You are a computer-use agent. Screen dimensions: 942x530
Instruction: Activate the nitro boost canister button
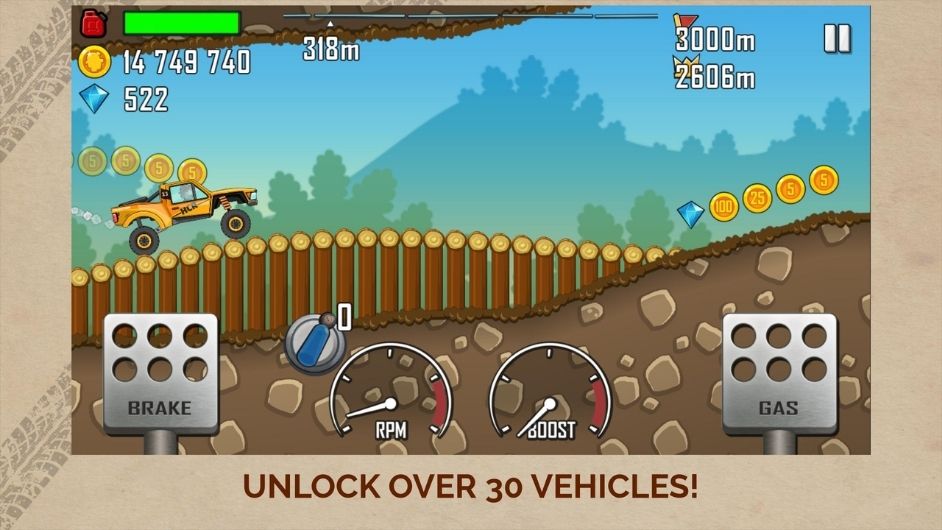(314, 343)
